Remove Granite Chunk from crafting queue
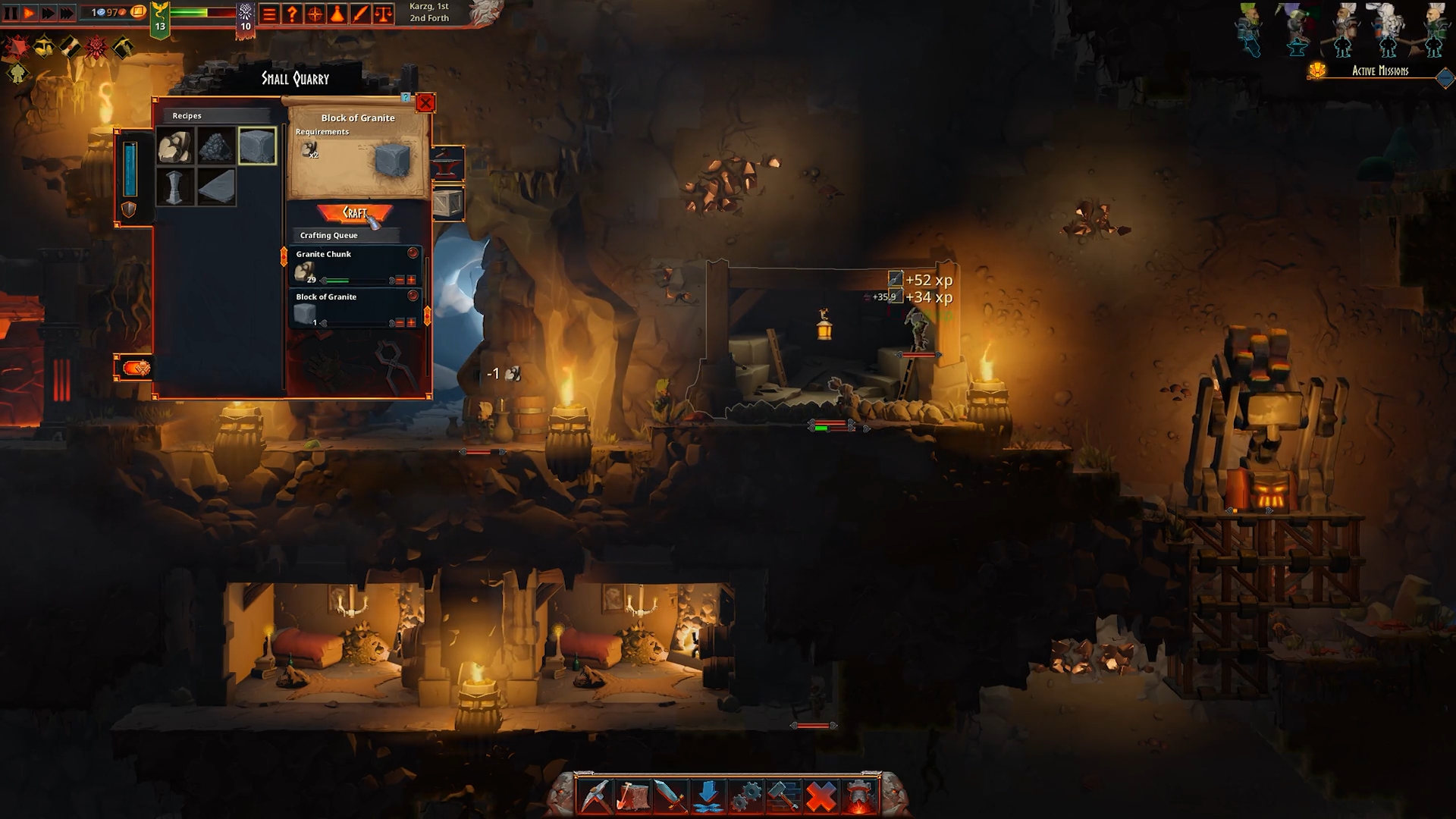 pos(413,253)
